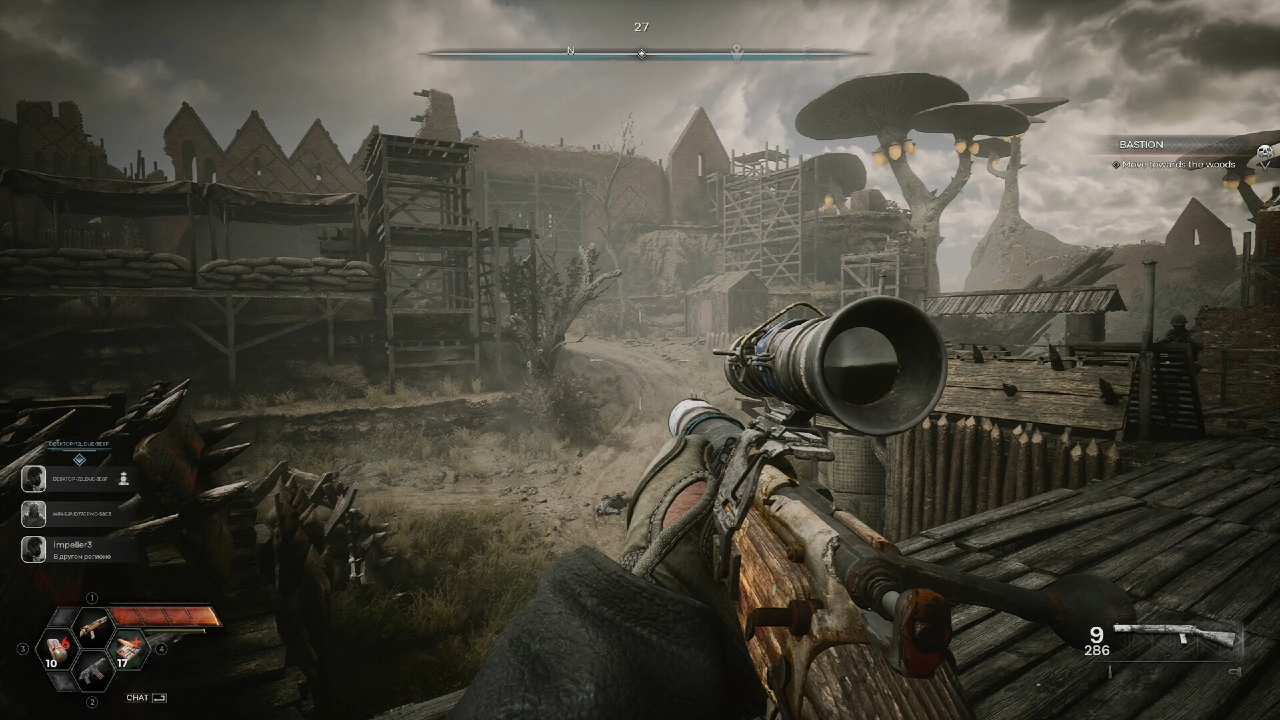Viewport: 1280px width, 720px height.
Task: Select the submachine gun in weapon slot 2
Action: pyautogui.click(x=92, y=671)
